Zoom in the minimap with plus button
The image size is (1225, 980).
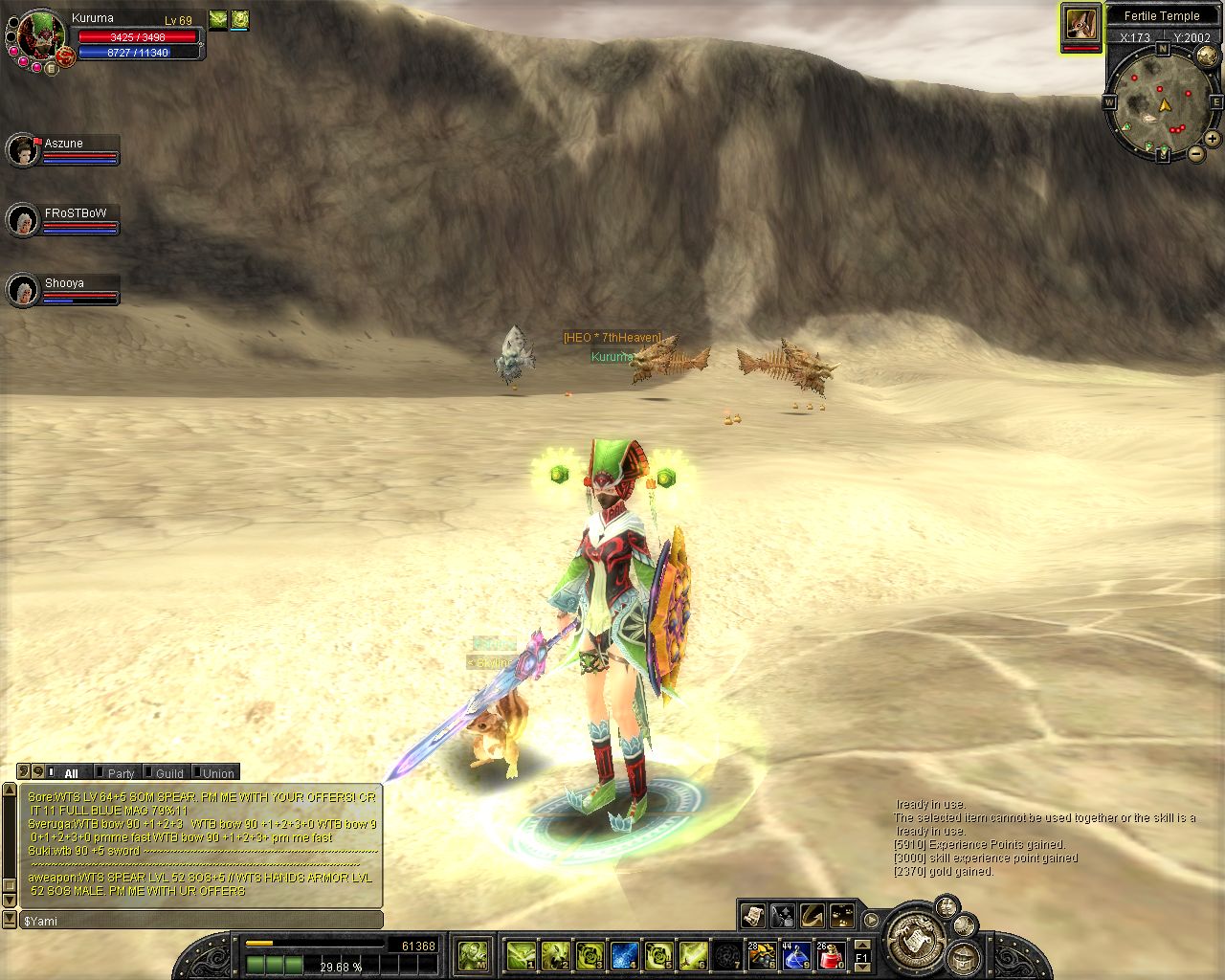coord(1213,140)
